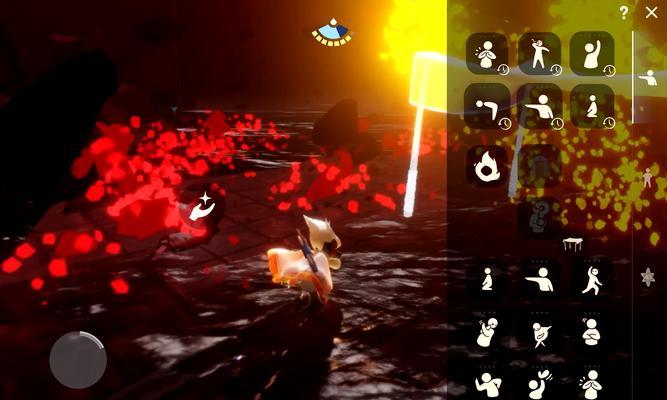Use the recent raised-arm wave emote
667x400 pixels.
point(591,53)
